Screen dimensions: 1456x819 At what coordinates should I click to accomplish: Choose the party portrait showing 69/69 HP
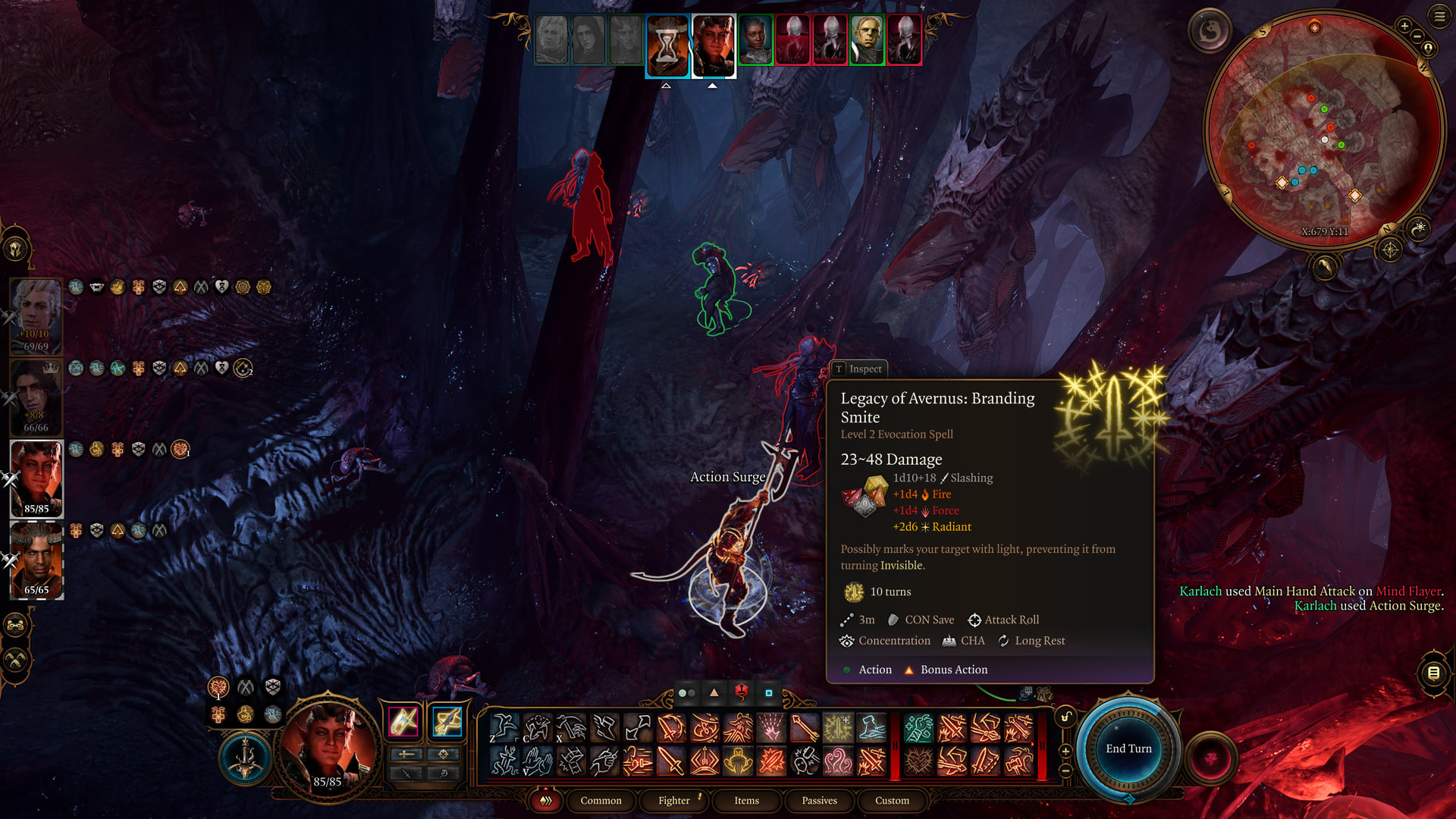(x=36, y=315)
